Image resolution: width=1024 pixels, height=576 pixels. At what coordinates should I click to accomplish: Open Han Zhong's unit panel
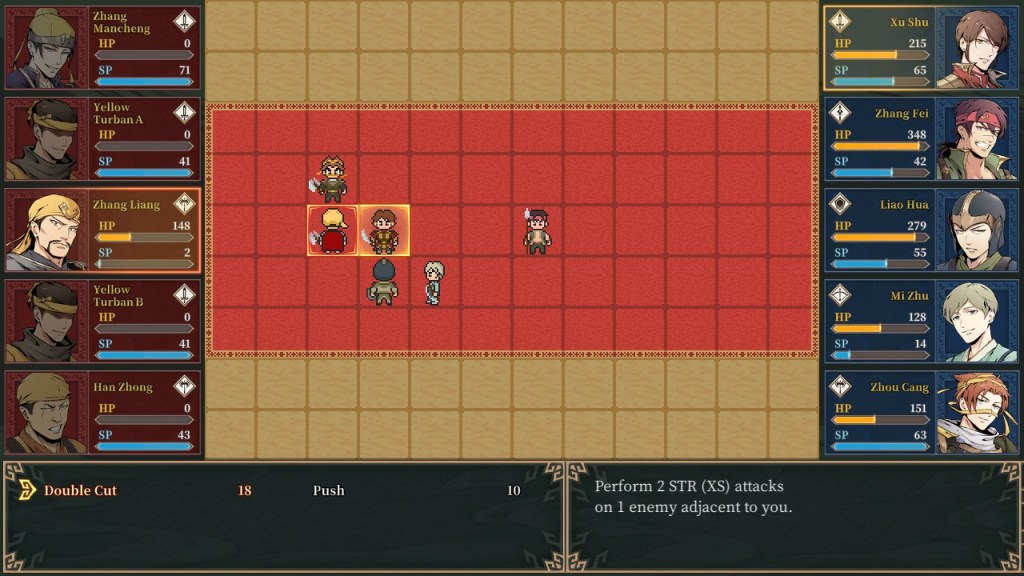click(x=102, y=413)
